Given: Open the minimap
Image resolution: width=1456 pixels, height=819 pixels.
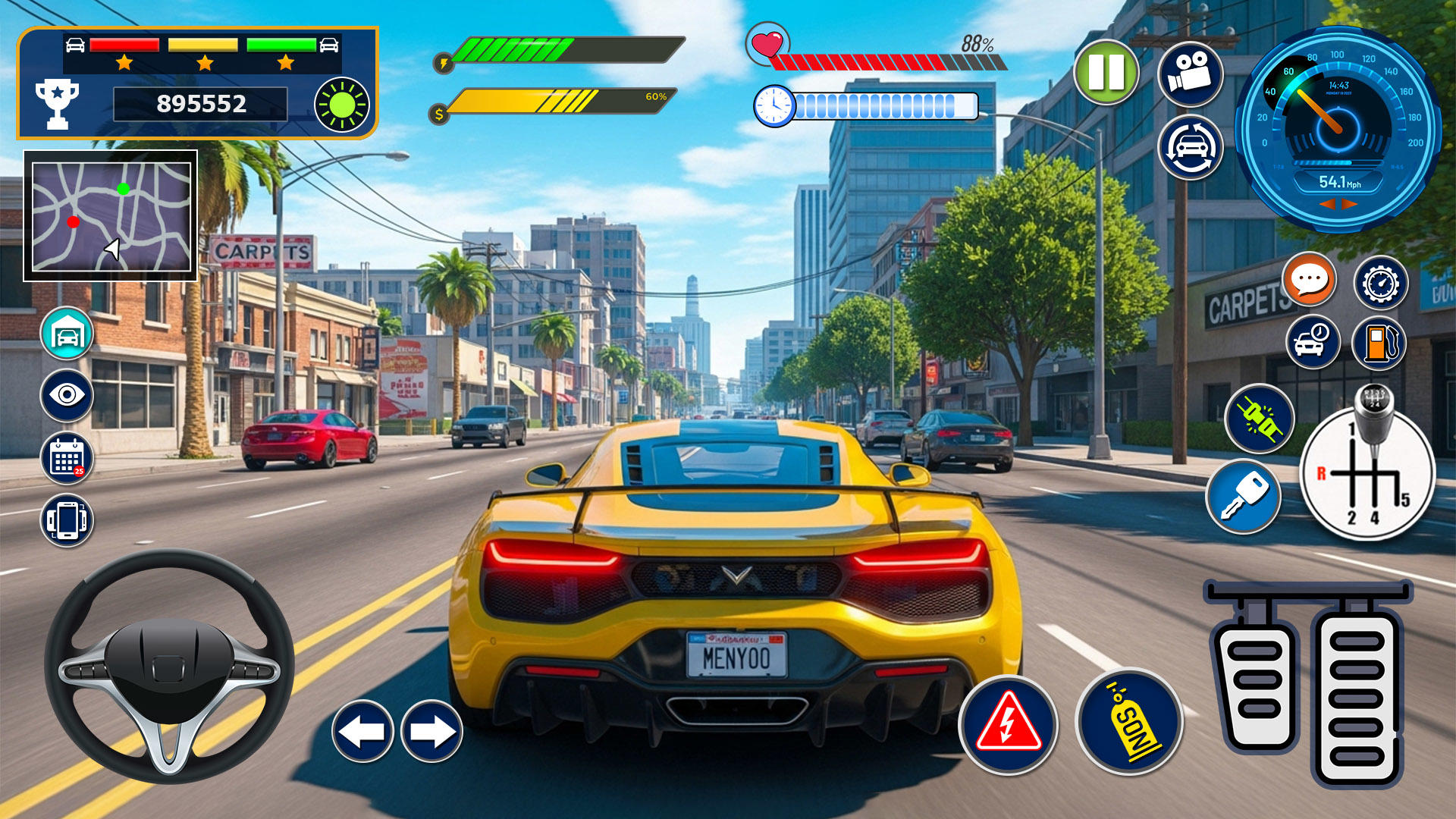Looking at the screenshot, I should pos(111,216).
